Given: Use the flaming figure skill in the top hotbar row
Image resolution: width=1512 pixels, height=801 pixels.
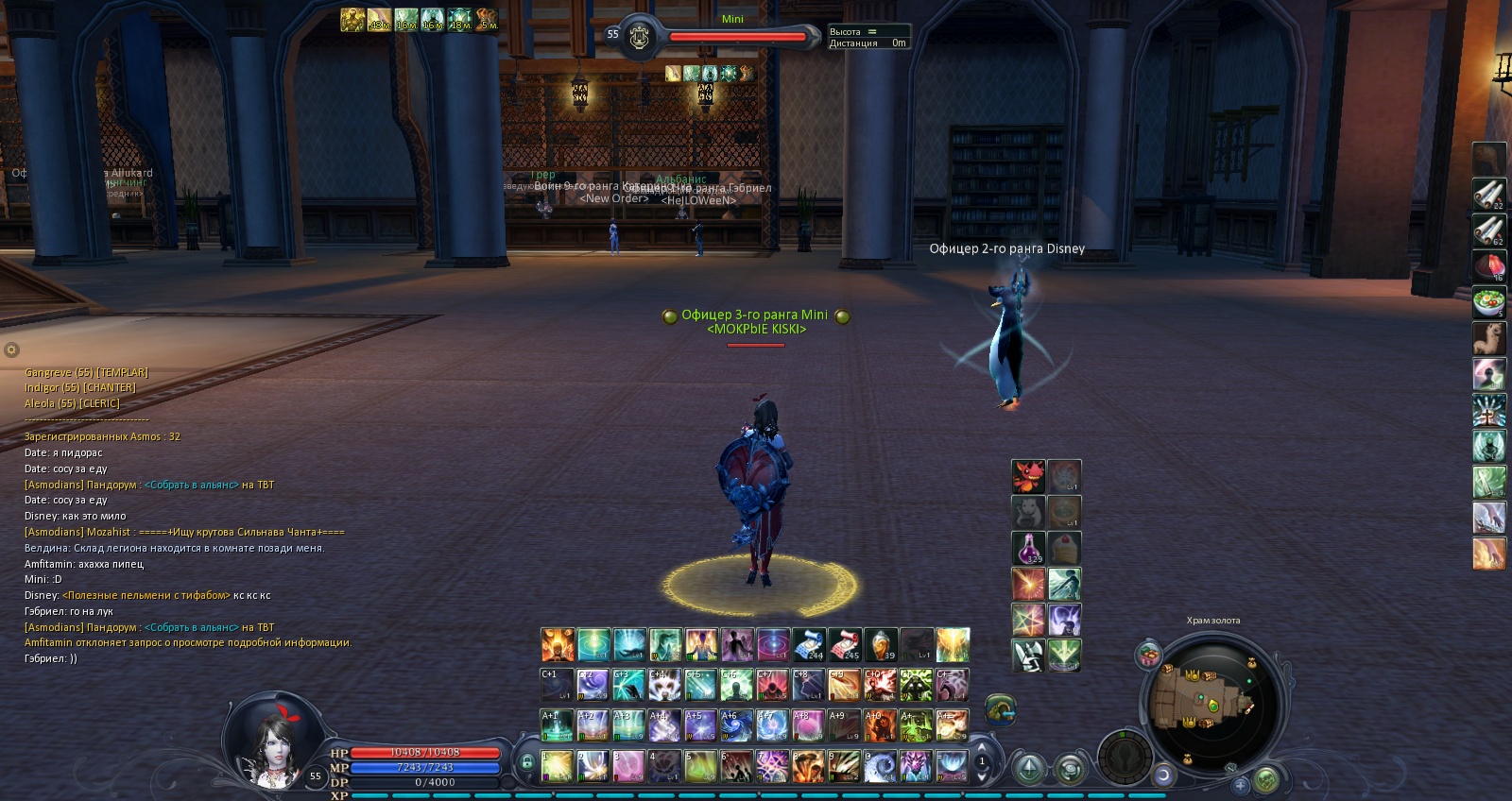Looking at the screenshot, I should [x=558, y=645].
